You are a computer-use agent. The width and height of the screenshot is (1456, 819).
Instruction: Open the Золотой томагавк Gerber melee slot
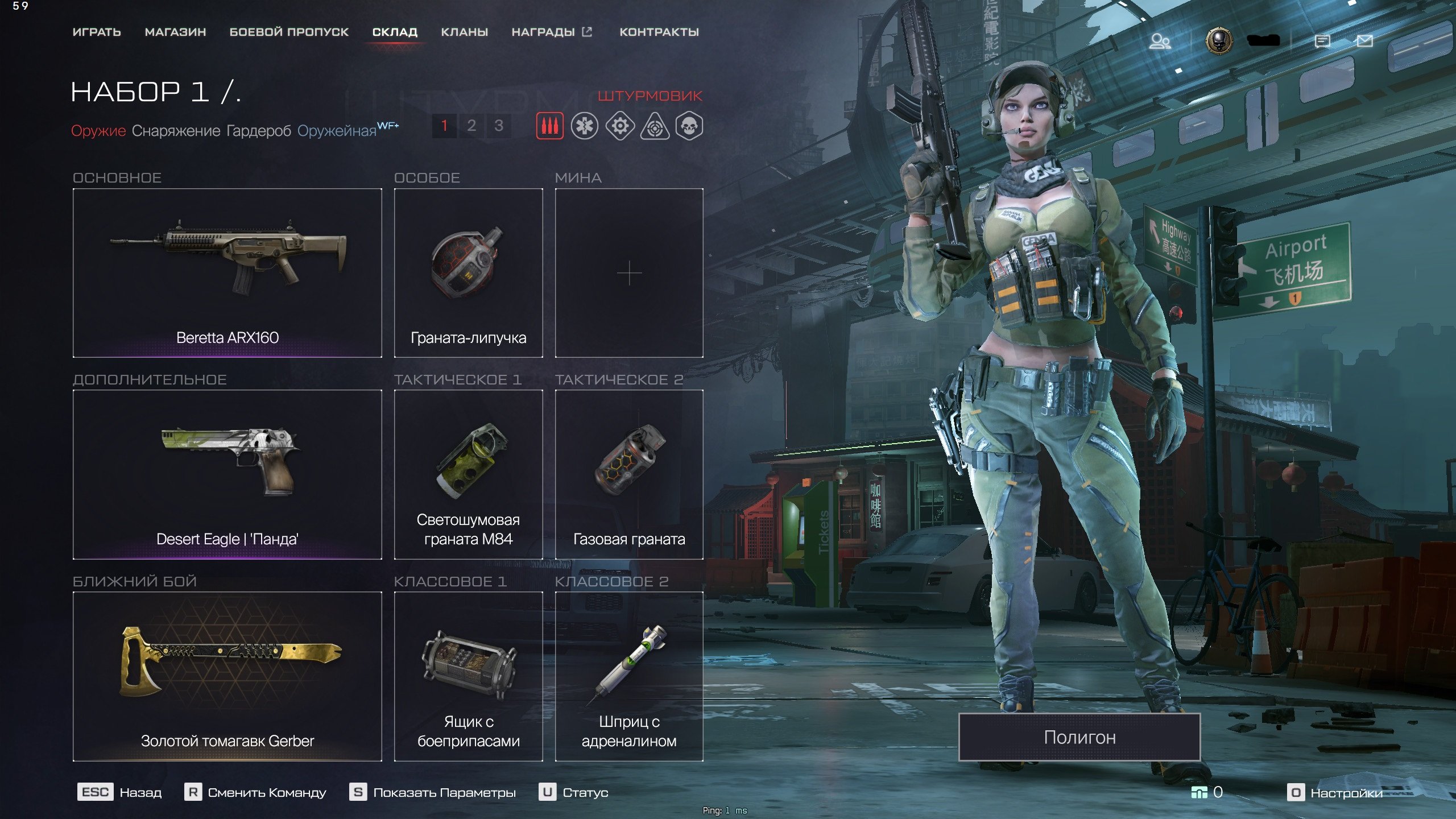pos(227,676)
